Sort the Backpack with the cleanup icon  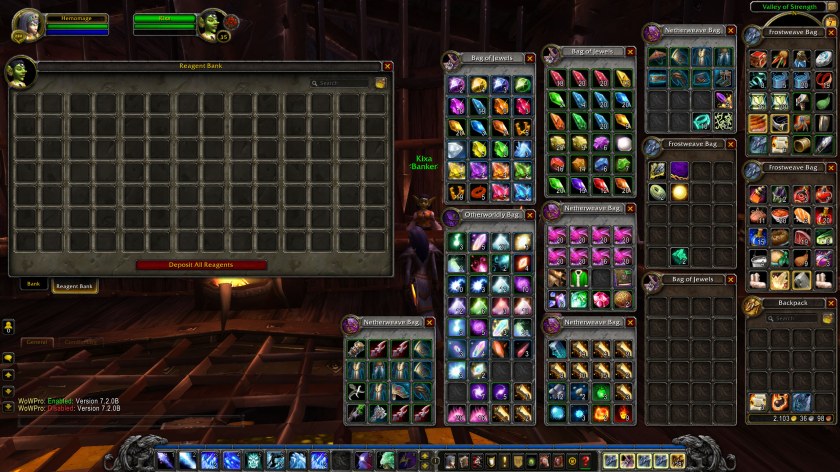(828, 318)
